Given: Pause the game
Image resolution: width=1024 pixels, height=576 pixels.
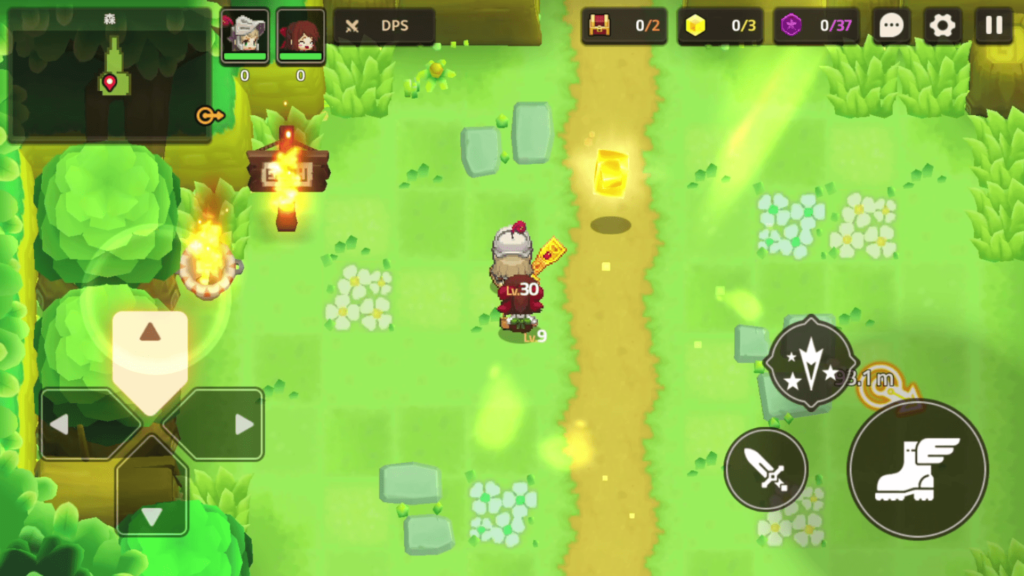Looking at the screenshot, I should coord(993,26).
